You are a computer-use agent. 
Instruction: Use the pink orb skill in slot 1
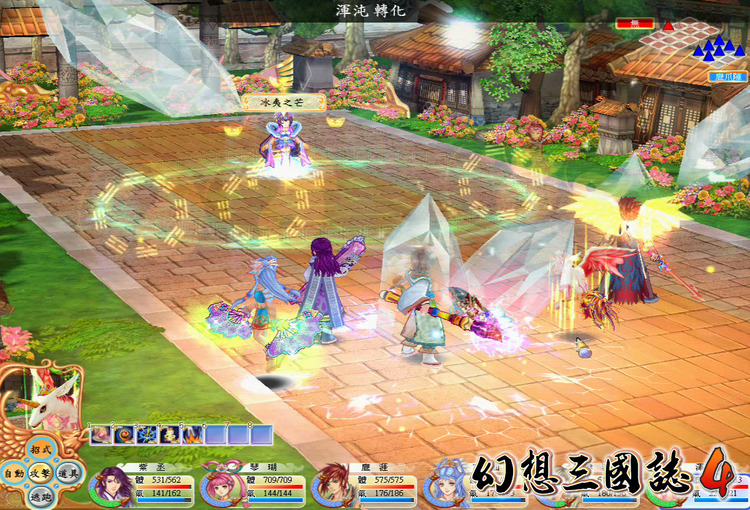(x=100, y=434)
